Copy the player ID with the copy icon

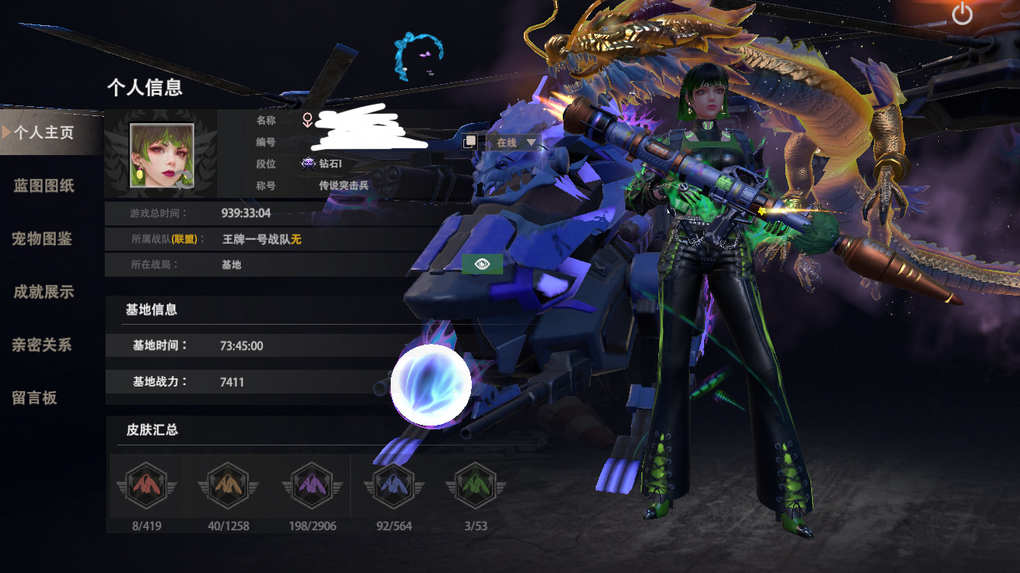(470, 143)
